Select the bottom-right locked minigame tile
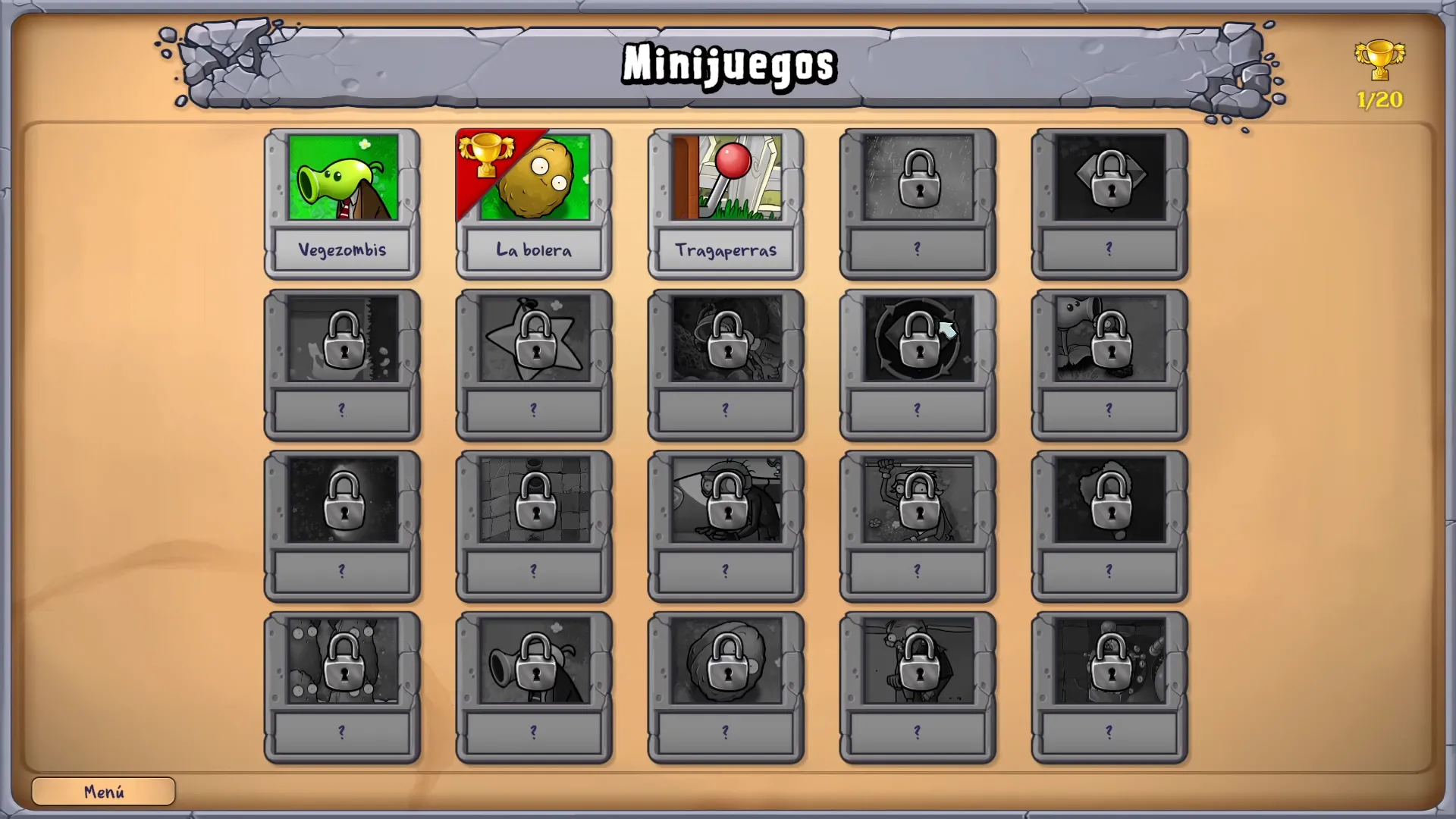 point(1109,662)
